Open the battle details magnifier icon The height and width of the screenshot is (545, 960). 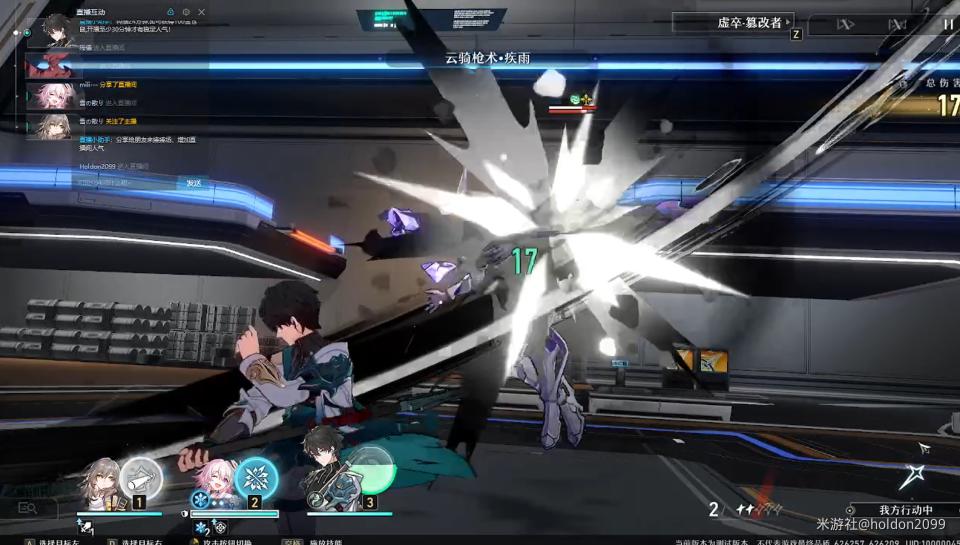pos(27,508)
